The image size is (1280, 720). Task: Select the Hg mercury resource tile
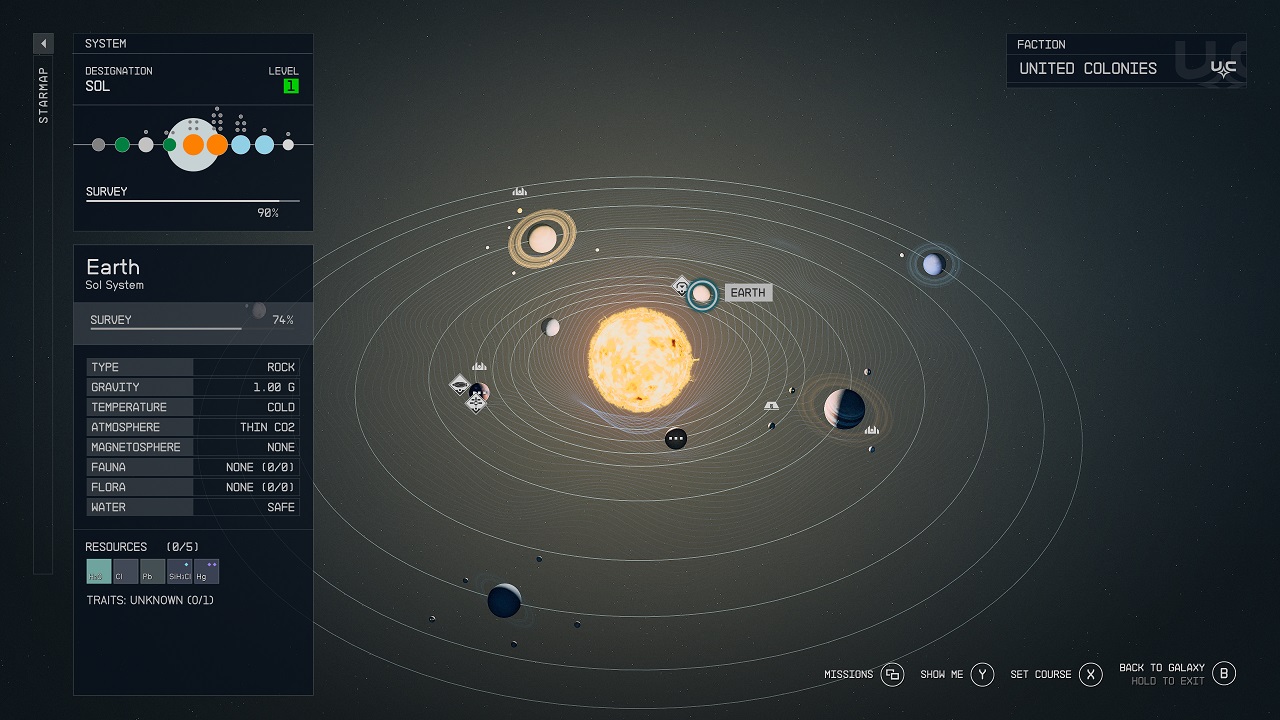pos(207,571)
